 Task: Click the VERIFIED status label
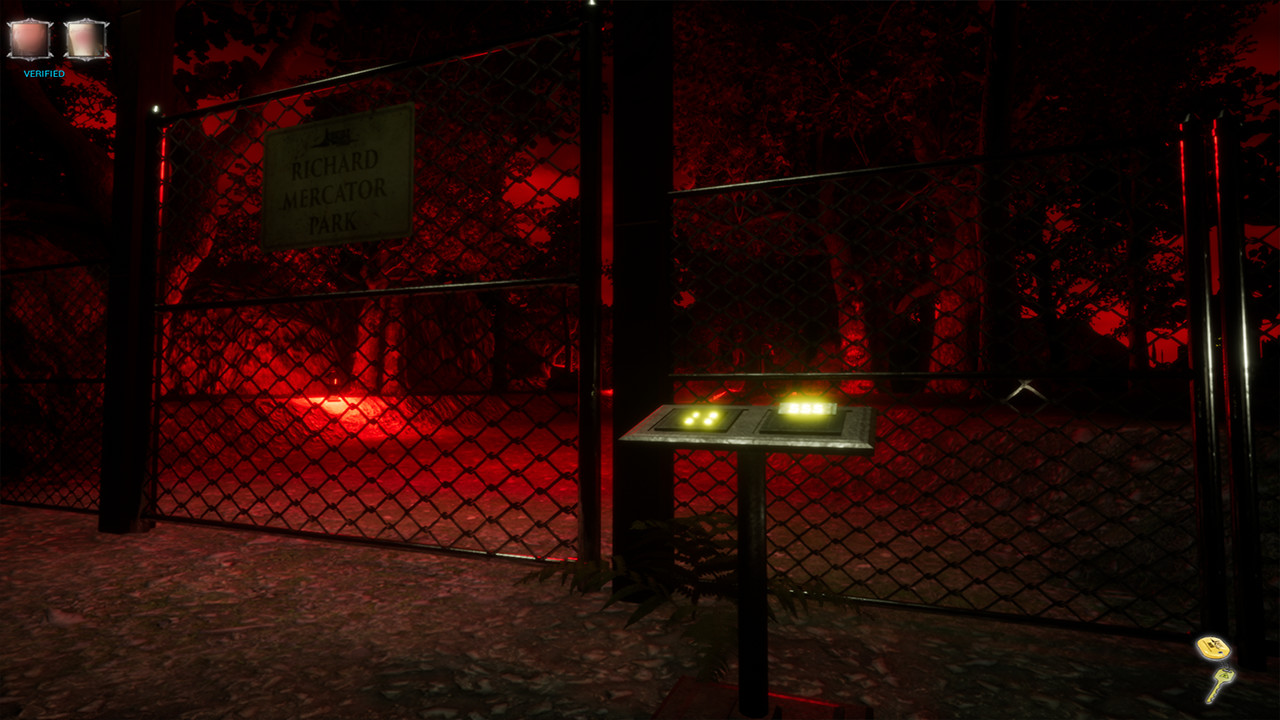(x=43, y=73)
